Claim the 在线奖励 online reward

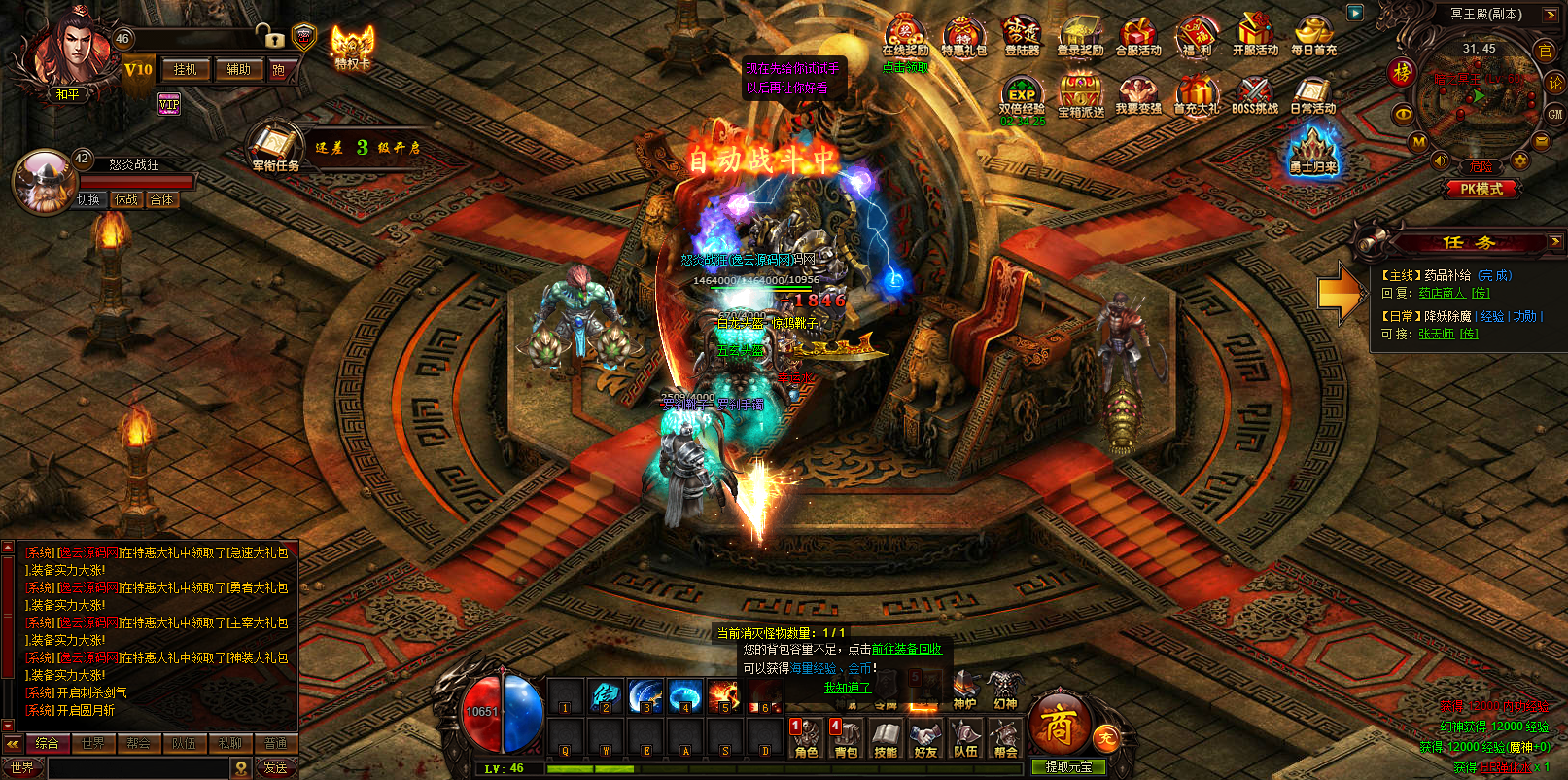point(905,37)
